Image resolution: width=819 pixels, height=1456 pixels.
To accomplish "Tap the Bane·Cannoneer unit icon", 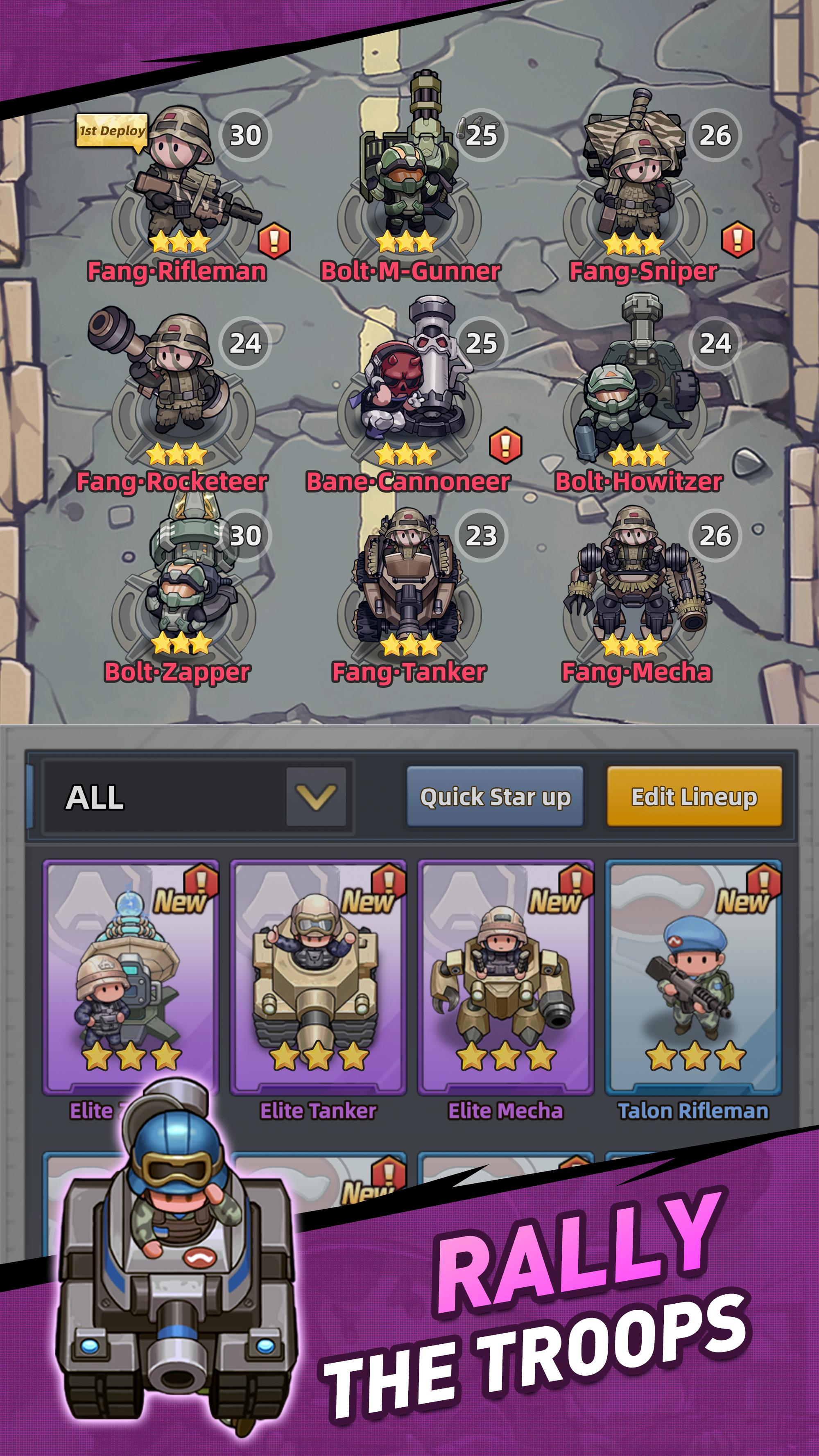I will [x=413, y=373].
